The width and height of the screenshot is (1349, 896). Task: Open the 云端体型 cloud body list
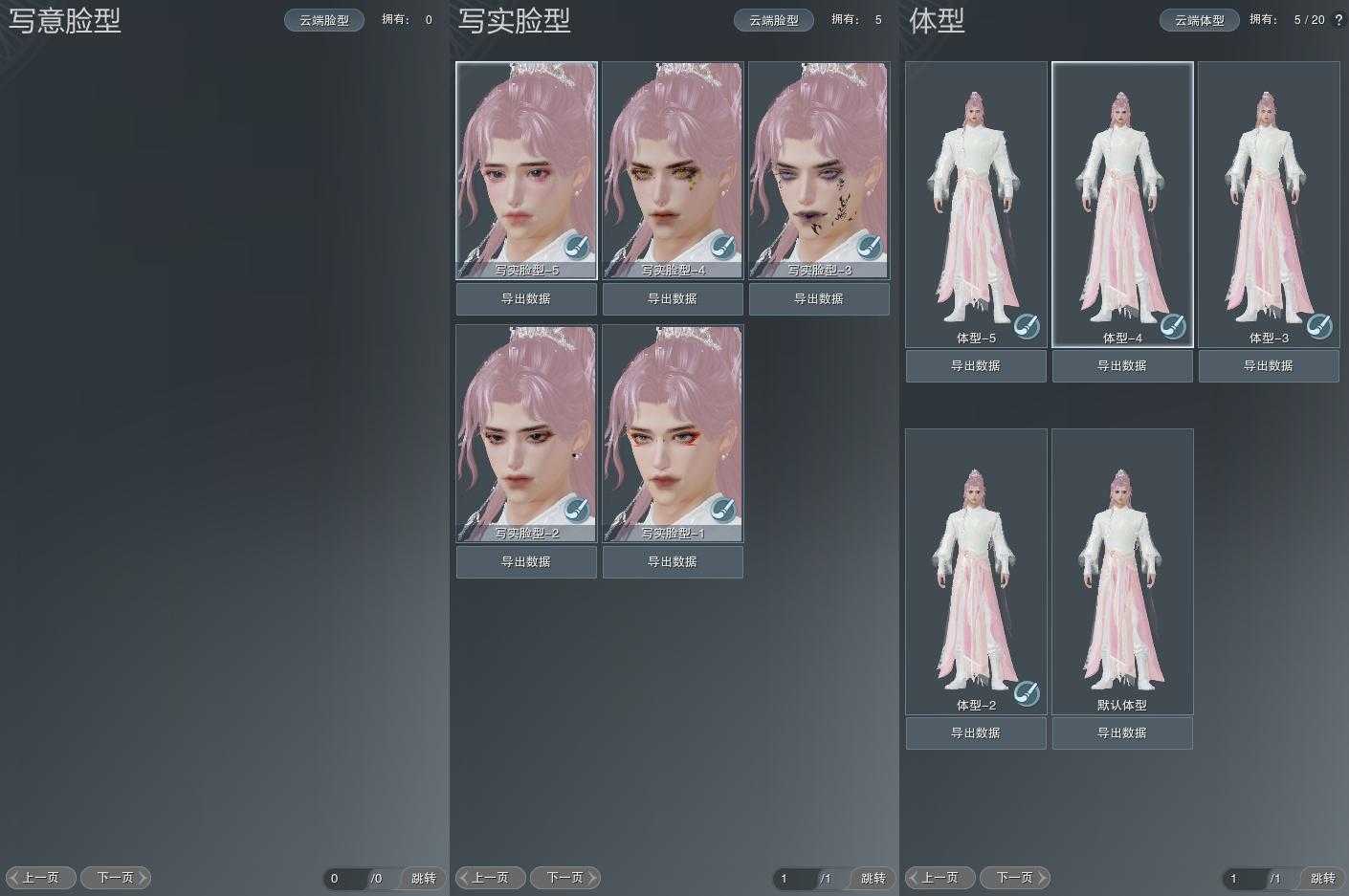pos(1200,20)
